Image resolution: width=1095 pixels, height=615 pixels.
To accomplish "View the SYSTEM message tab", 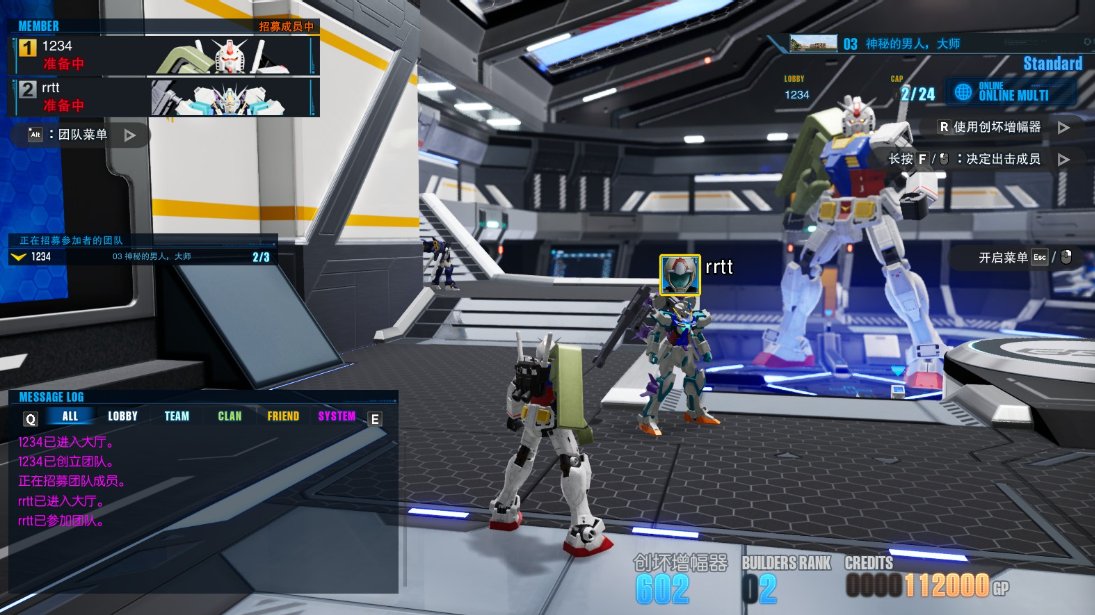I will click(337, 417).
